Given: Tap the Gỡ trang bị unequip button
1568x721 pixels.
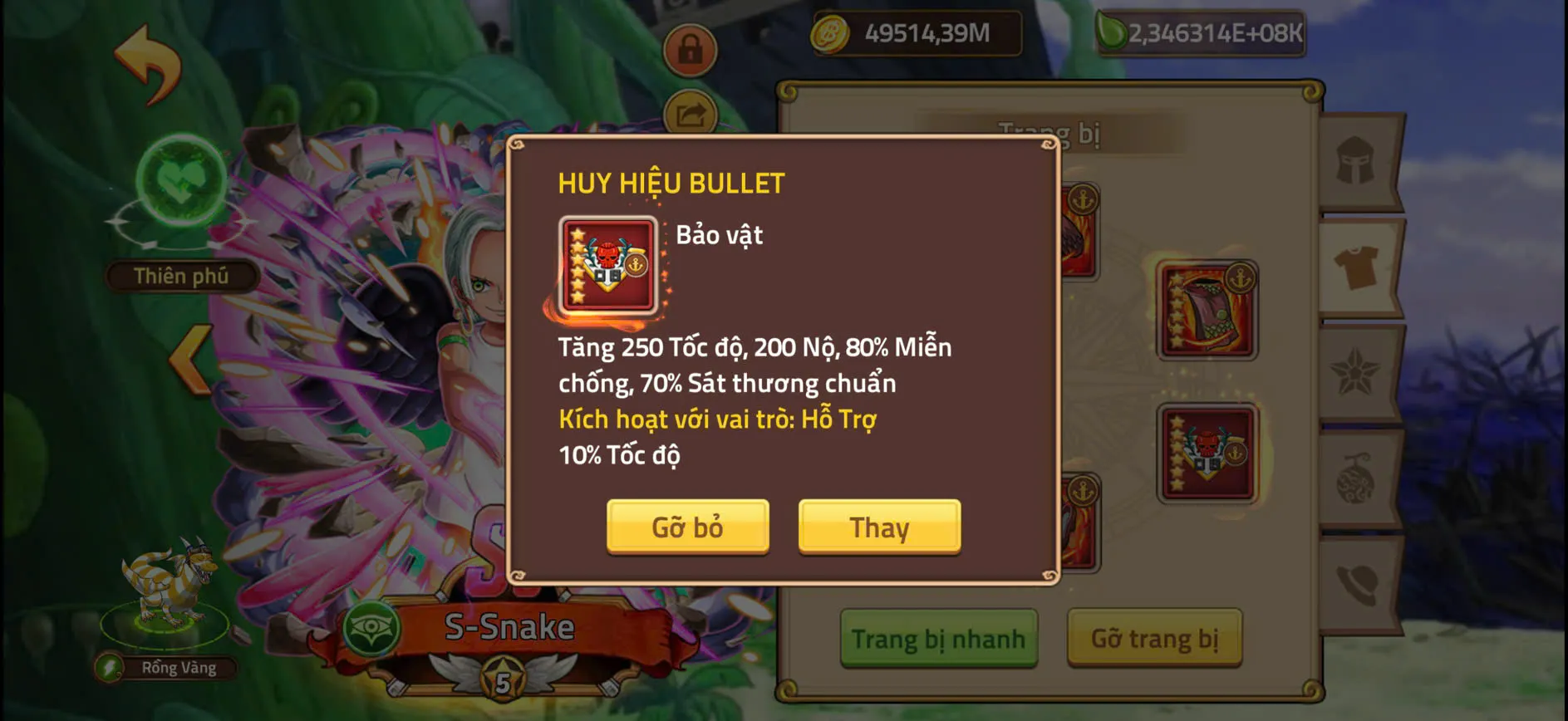Looking at the screenshot, I should pos(1154,638).
